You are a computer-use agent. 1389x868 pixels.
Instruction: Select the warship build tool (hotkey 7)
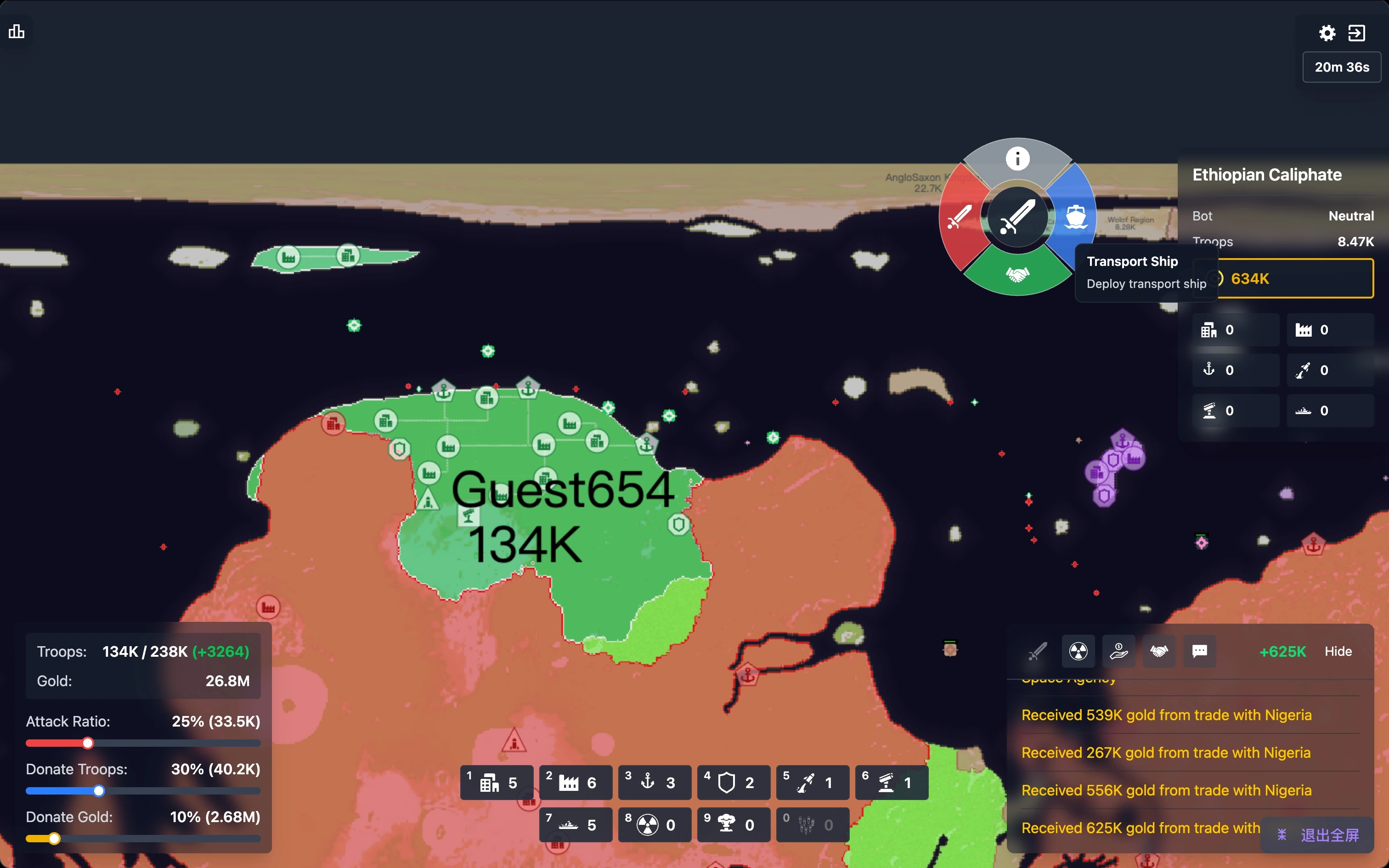tap(575, 825)
